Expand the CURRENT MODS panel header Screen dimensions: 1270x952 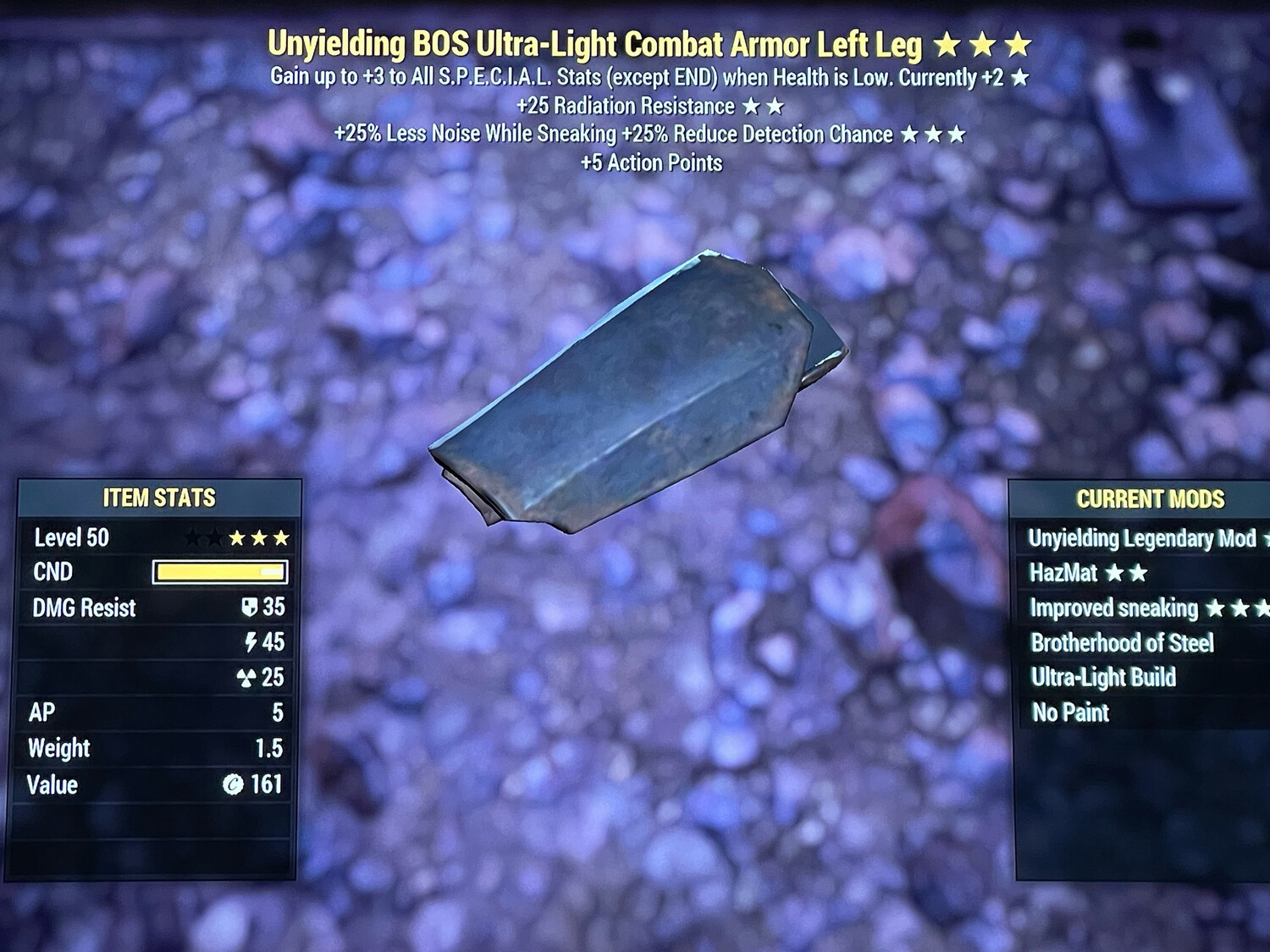pos(1151,498)
